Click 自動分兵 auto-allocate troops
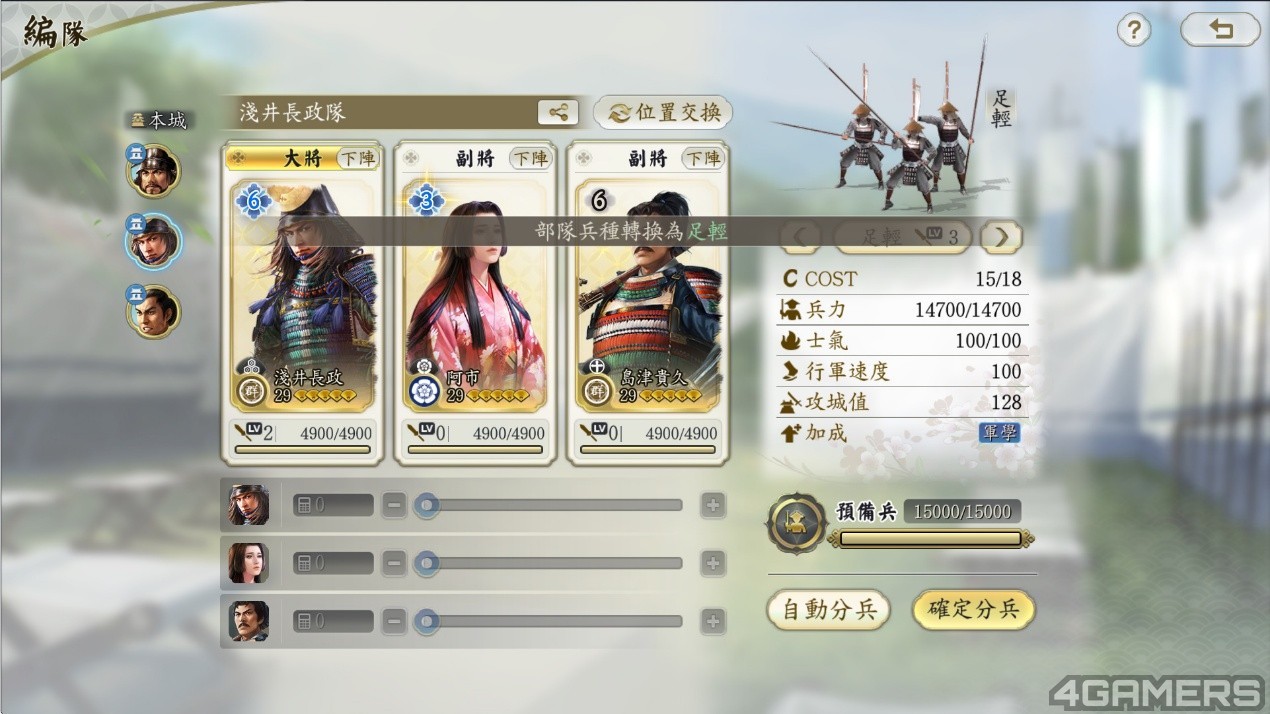 [x=828, y=610]
